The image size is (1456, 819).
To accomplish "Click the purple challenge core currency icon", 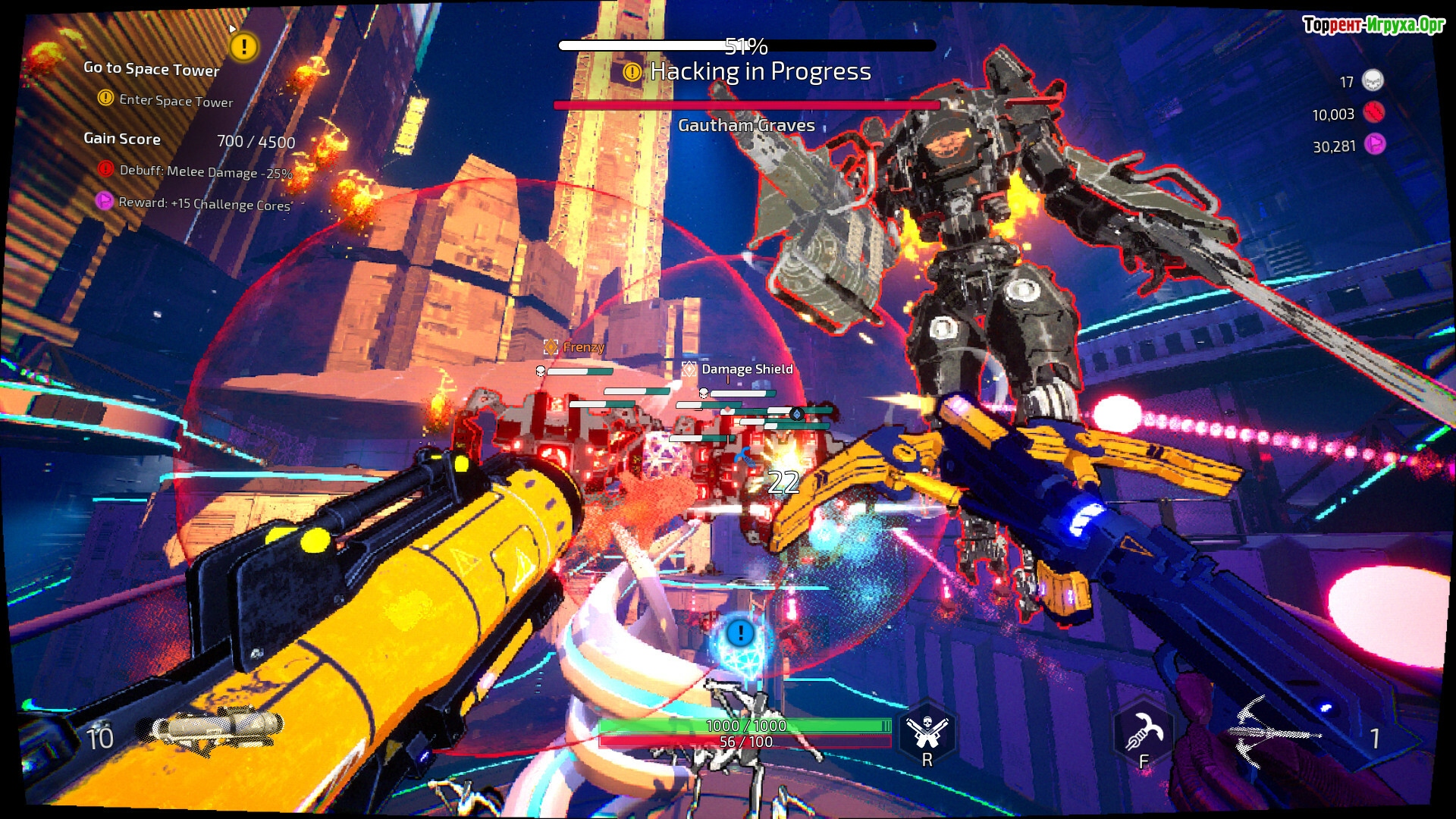I will tap(1374, 144).
